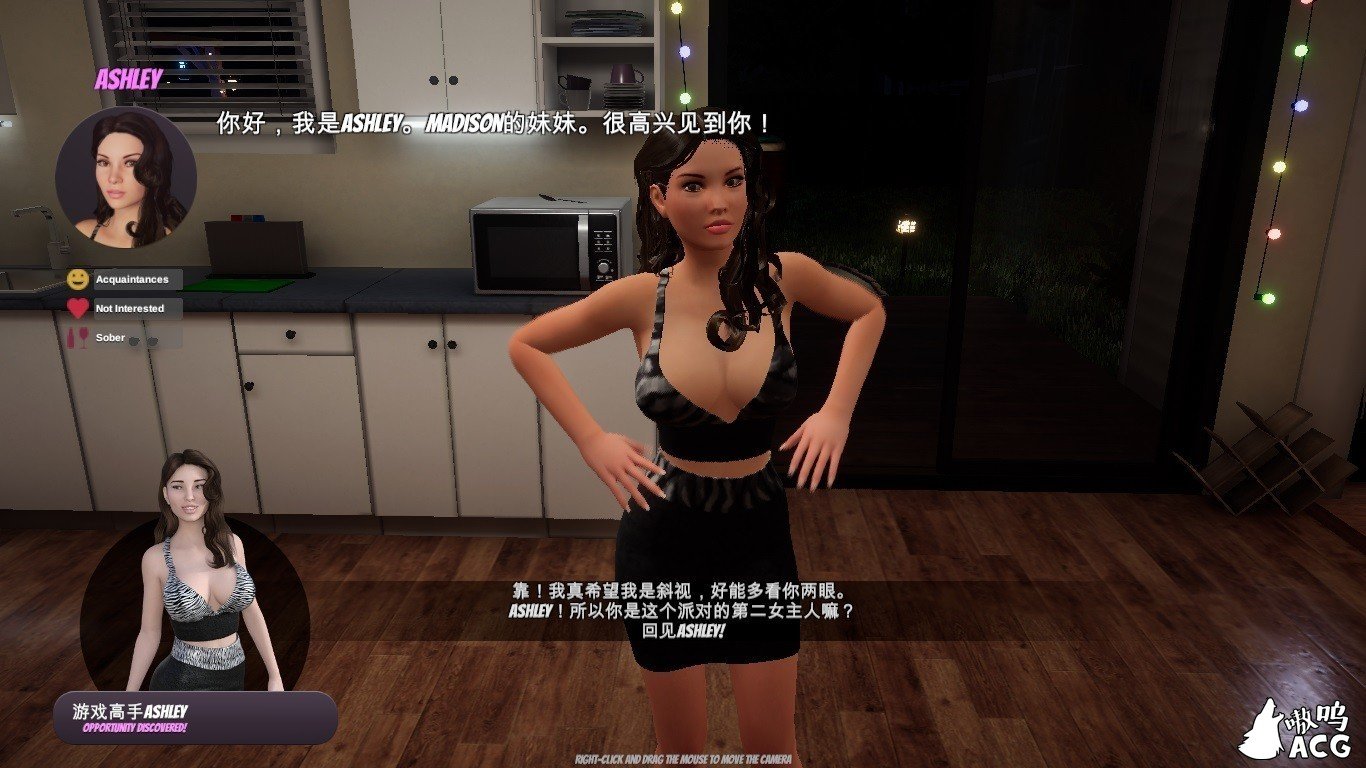Screen dimensions: 1366x768
Task: Click the wine bottle Sober intoxication icon
Action: [71, 337]
